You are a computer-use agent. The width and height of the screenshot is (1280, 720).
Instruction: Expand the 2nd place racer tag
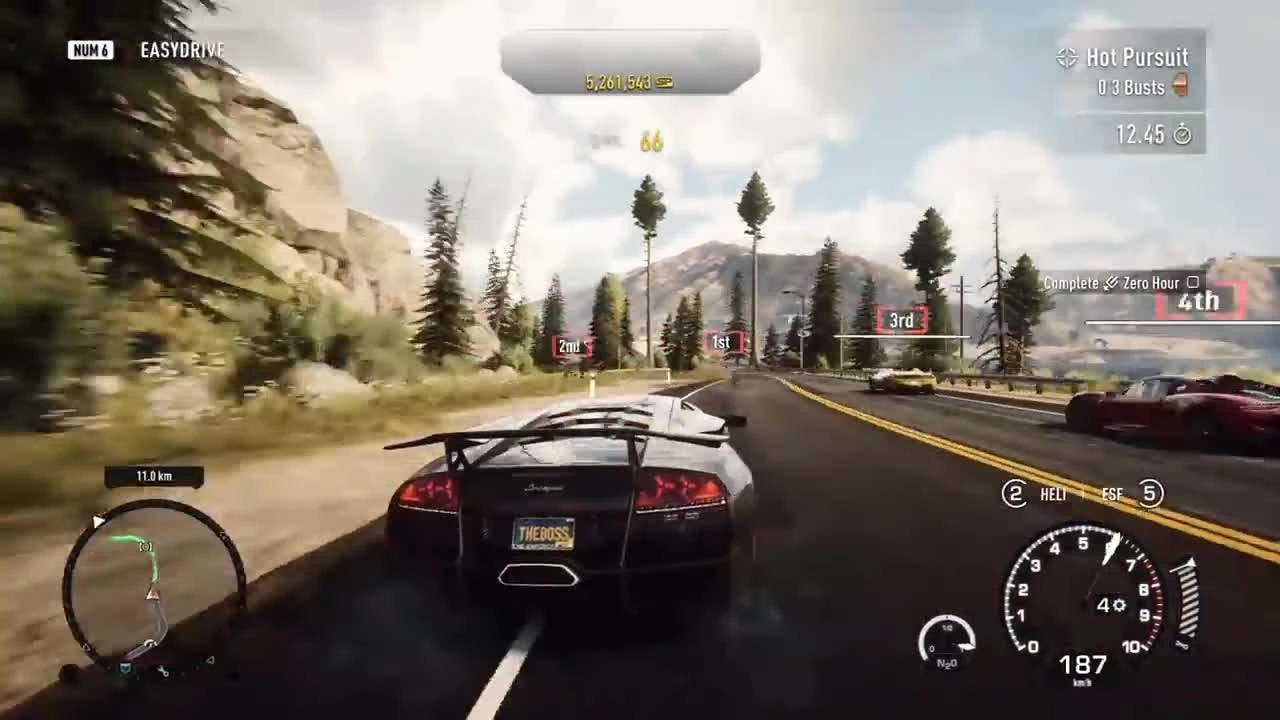[x=570, y=346]
